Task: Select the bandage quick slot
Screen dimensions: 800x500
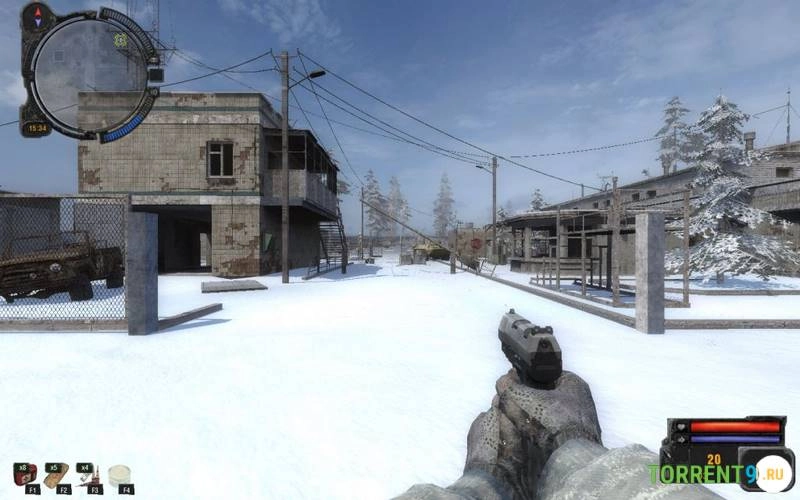Action: pyautogui.click(x=56, y=473)
